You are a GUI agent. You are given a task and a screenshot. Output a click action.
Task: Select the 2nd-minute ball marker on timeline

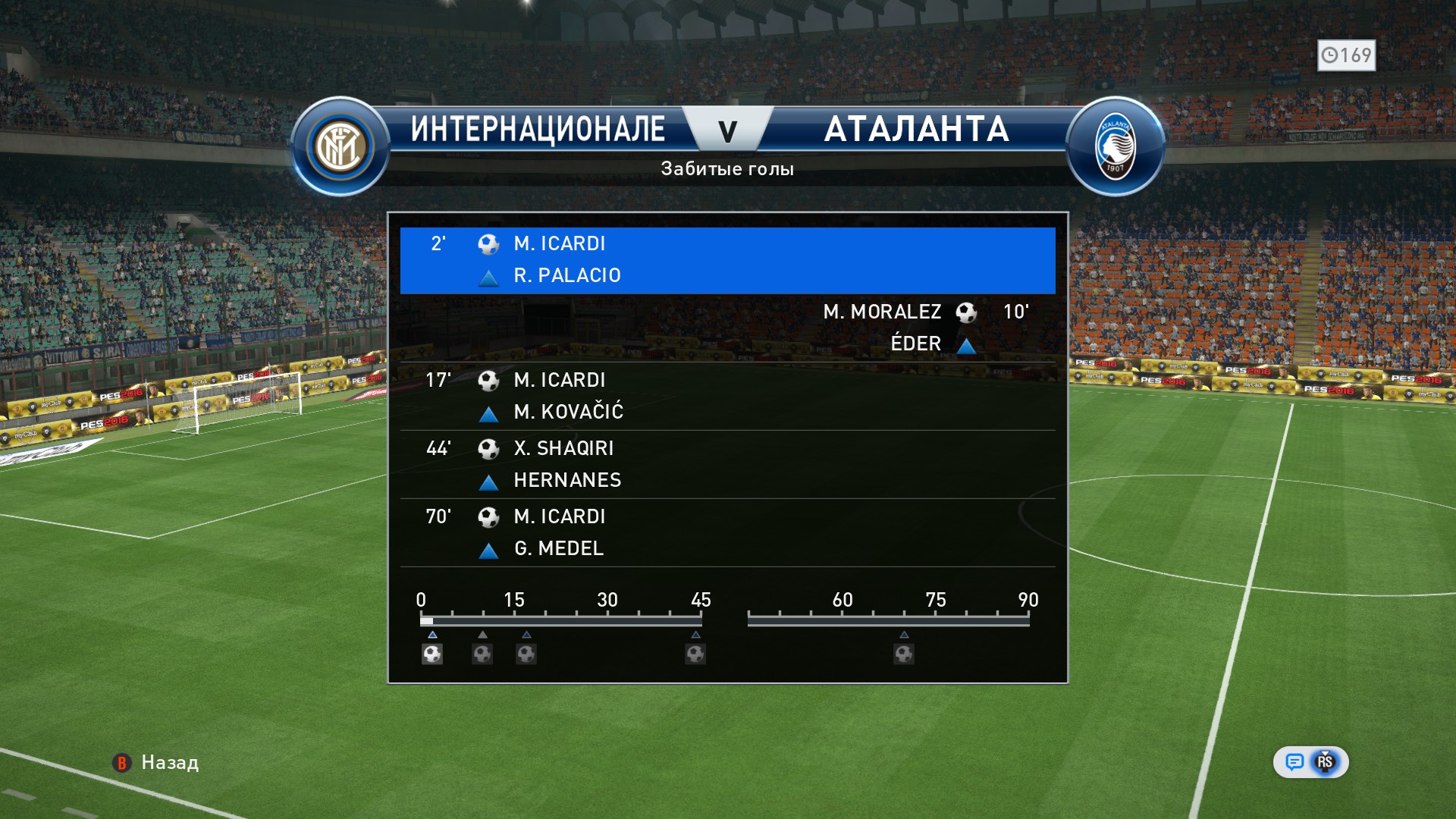pos(432,654)
